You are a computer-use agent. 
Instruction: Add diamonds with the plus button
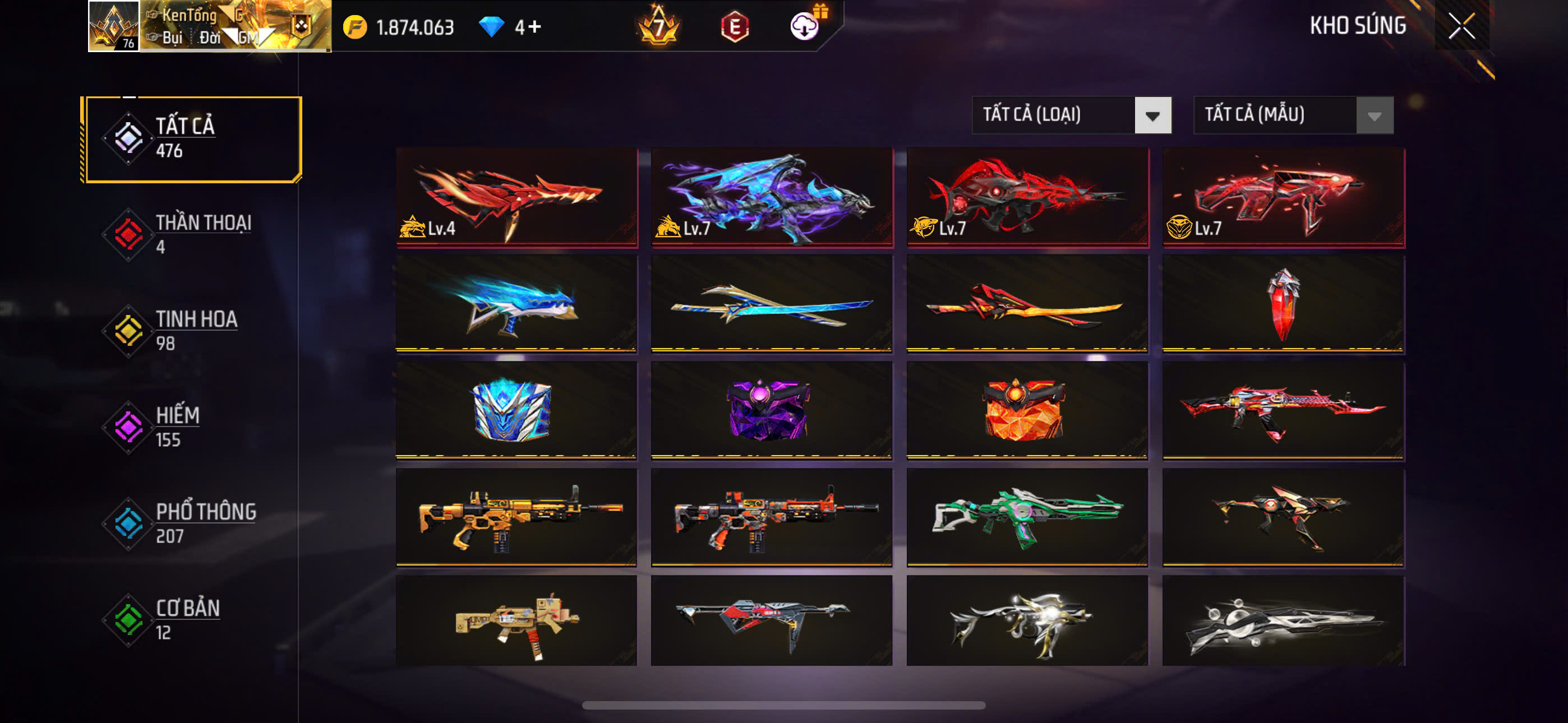coord(534,27)
